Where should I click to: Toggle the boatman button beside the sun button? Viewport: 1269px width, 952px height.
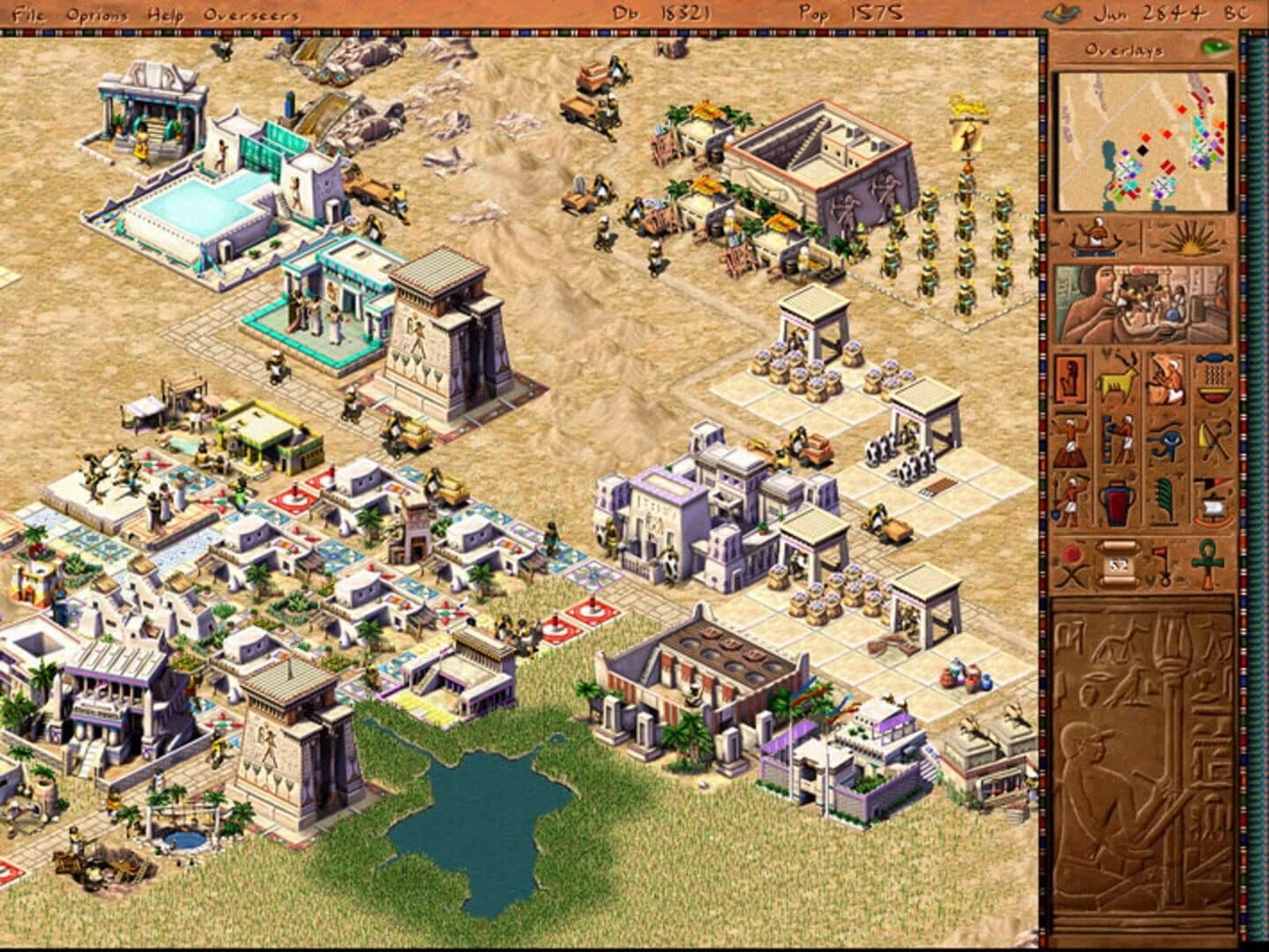(x=1094, y=236)
